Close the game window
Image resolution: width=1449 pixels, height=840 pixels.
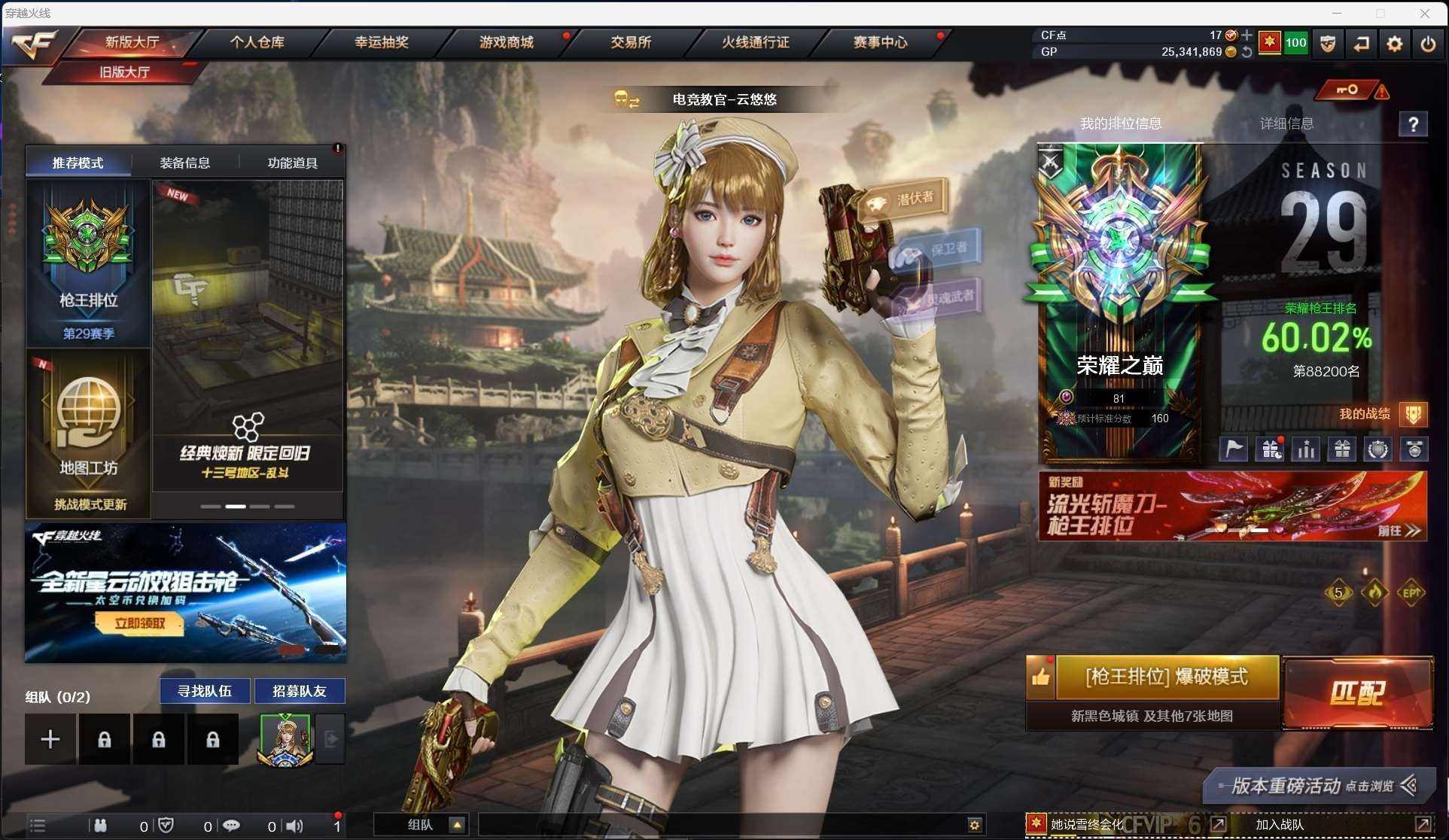1425,13
